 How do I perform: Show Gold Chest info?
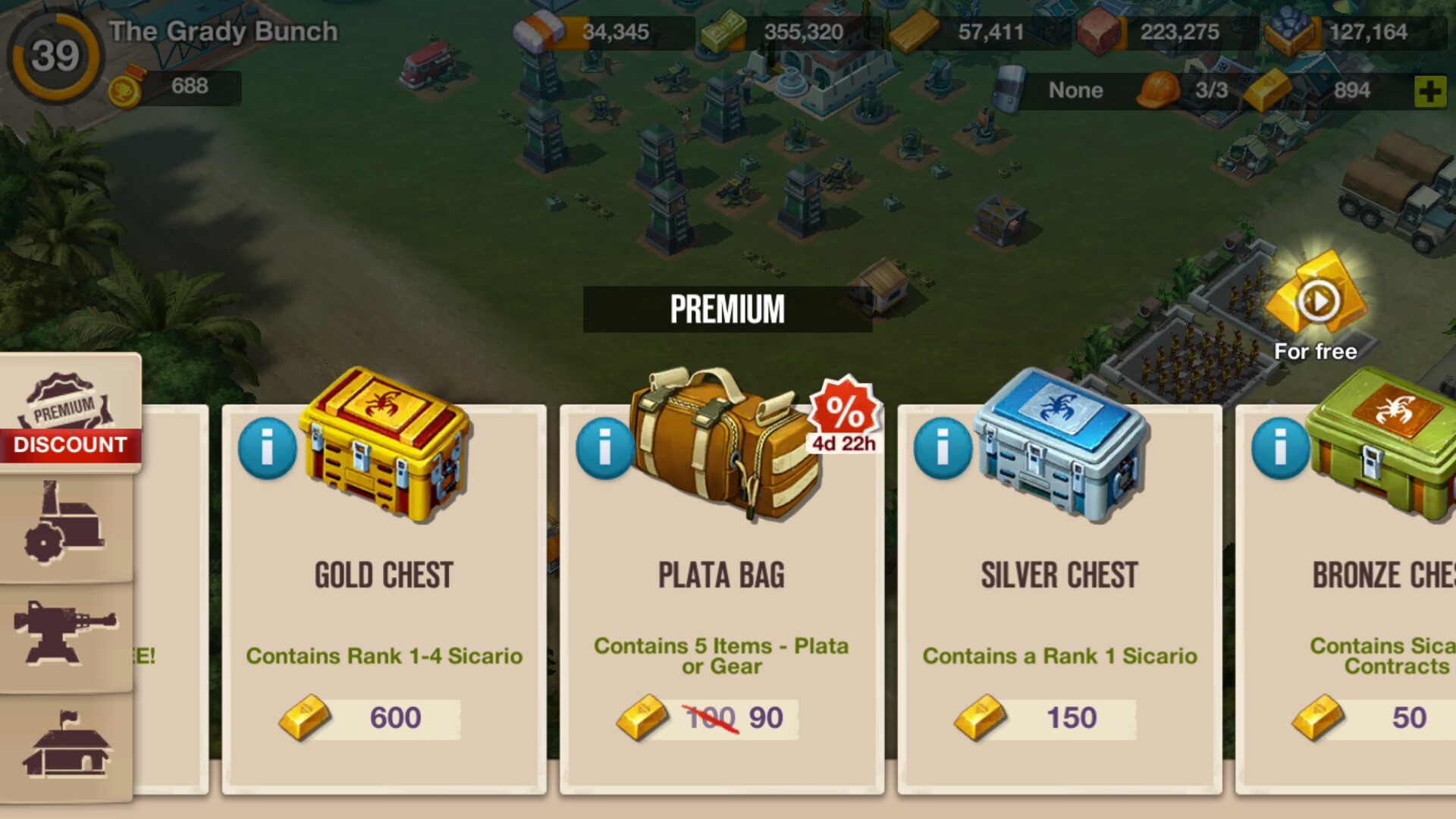pos(267,449)
